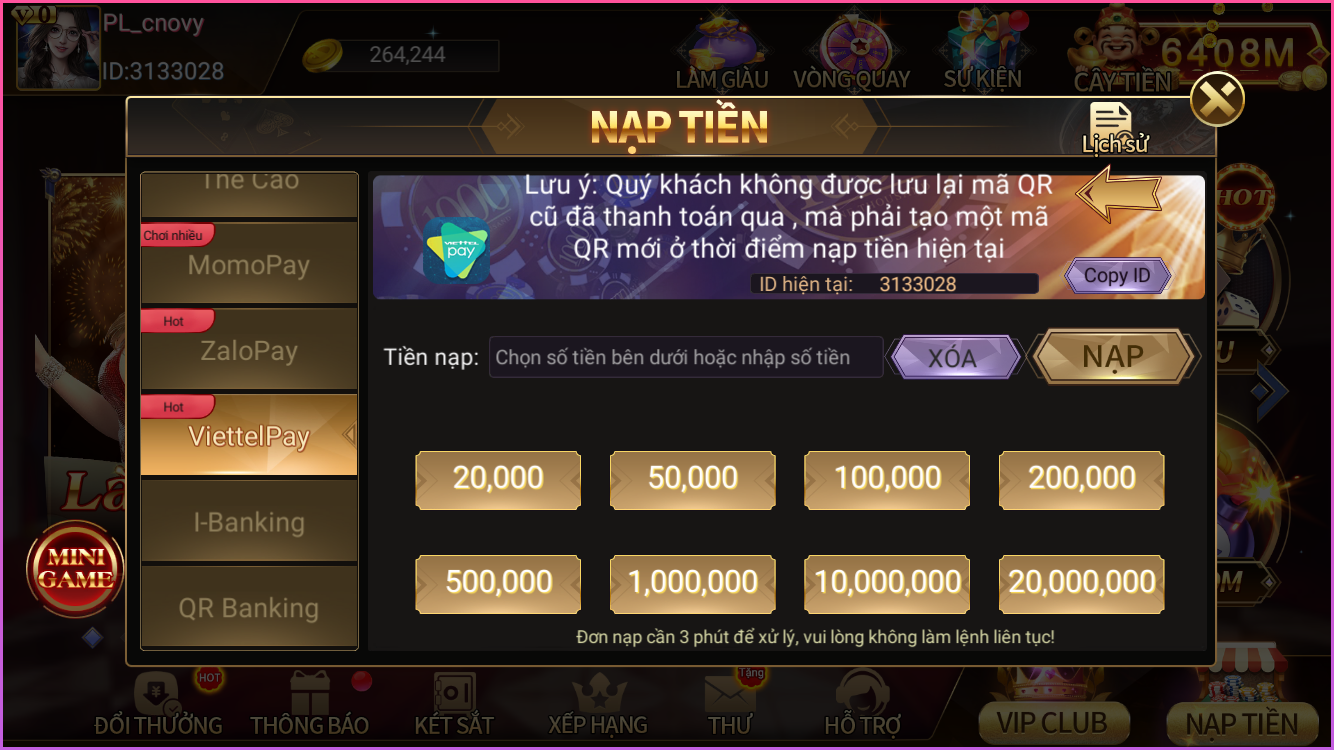Viewport: 1334px width, 750px height.
Task: Select the 1,000,000 deposit amount
Action: pos(692,584)
